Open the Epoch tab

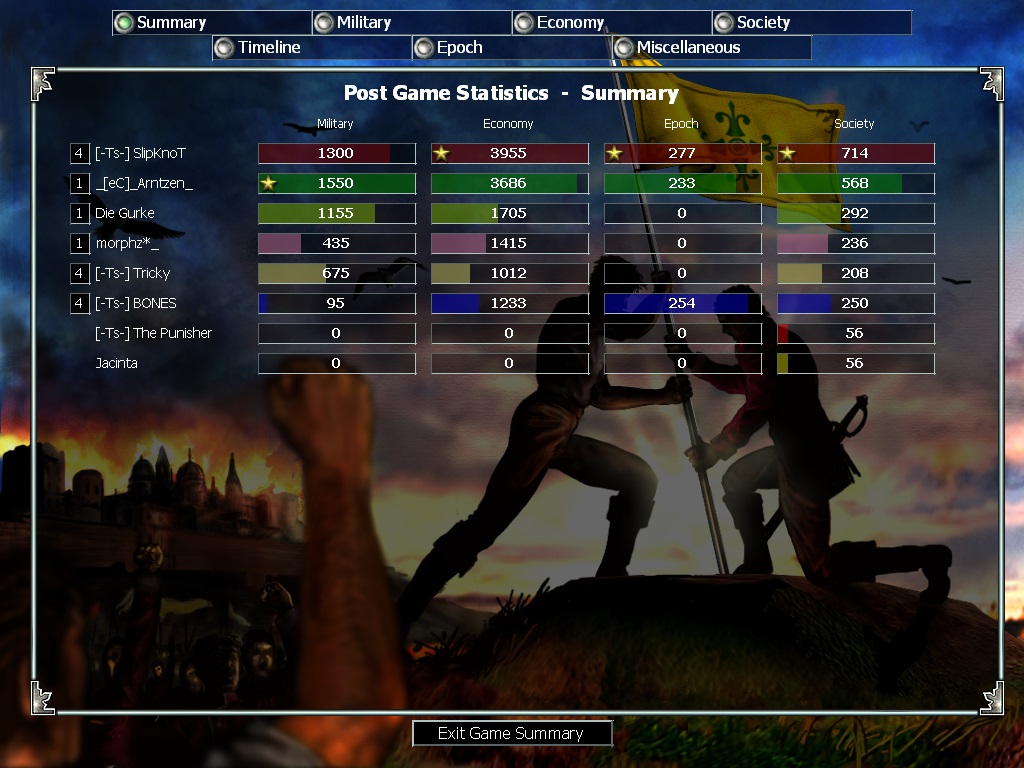[x=511, y=48]
